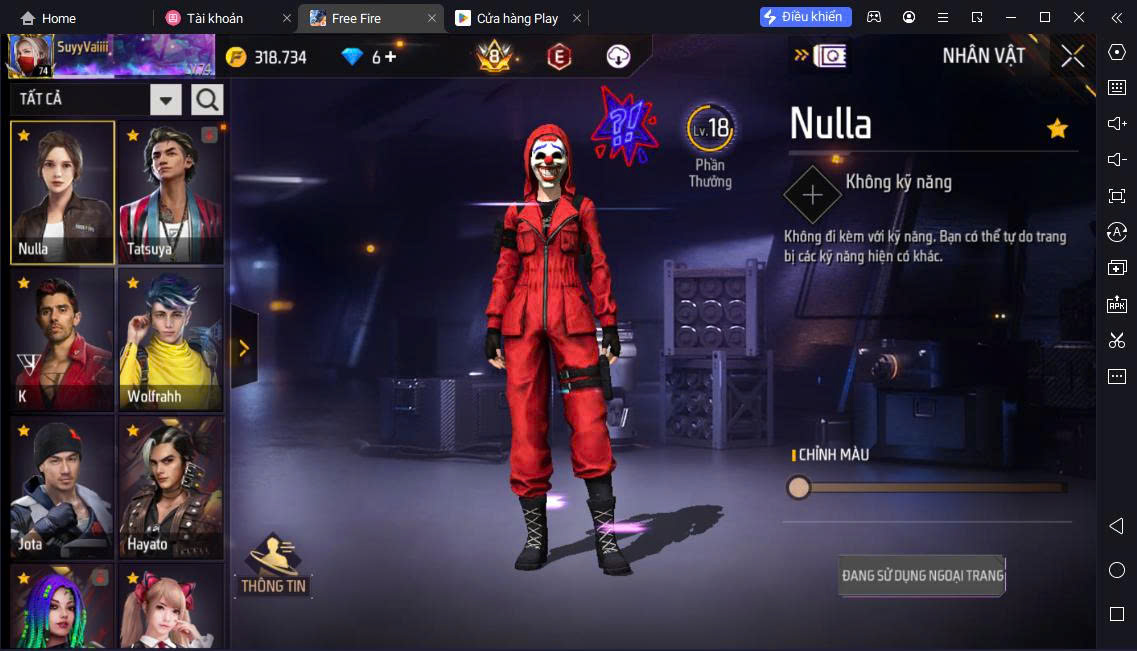
Task: Click the Chỉnh Màu colour slider handle
Action: (798, 487)
